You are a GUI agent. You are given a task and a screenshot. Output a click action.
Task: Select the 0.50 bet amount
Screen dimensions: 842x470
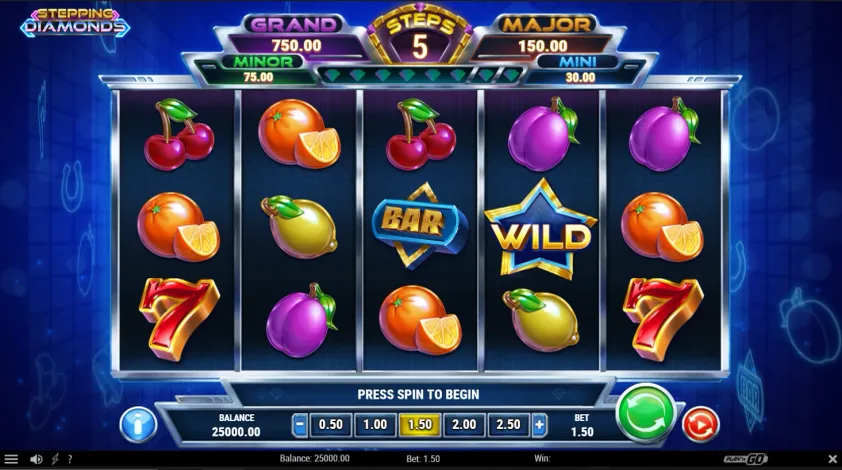click(x=329, y=425)
